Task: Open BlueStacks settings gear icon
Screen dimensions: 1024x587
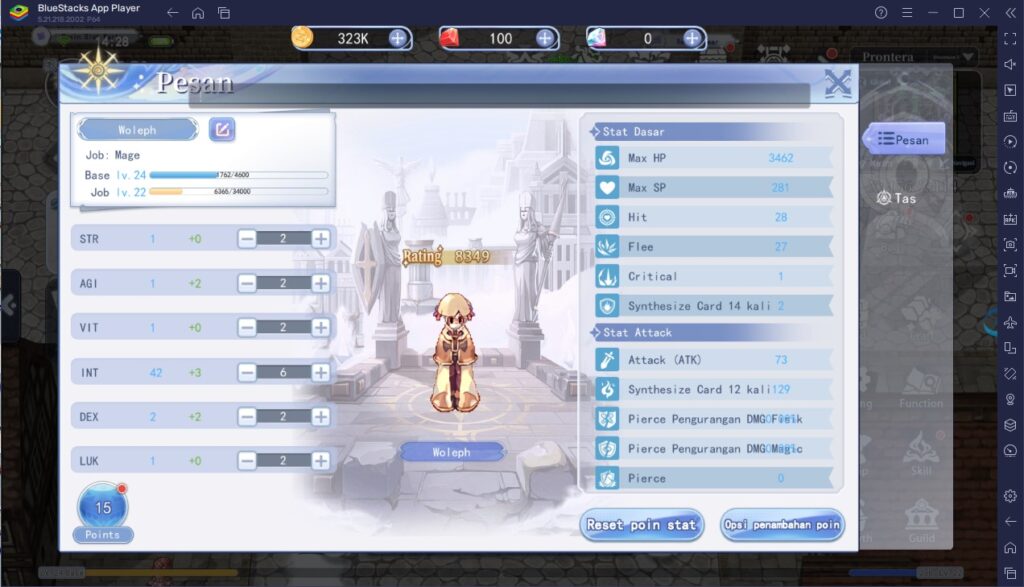Action: click(x=1009, y=495)
